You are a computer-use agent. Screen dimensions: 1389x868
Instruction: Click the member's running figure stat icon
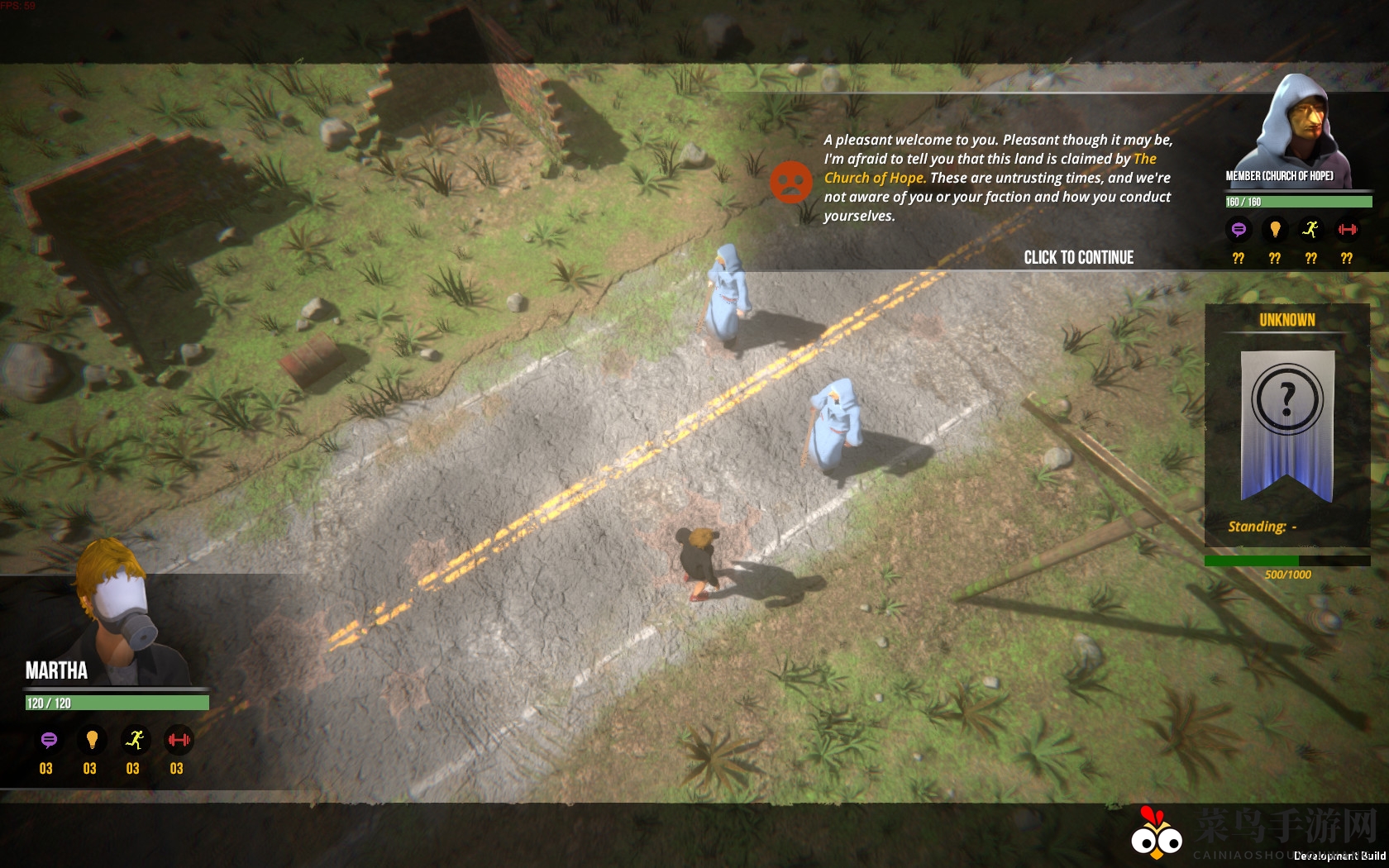[1310, 229]
